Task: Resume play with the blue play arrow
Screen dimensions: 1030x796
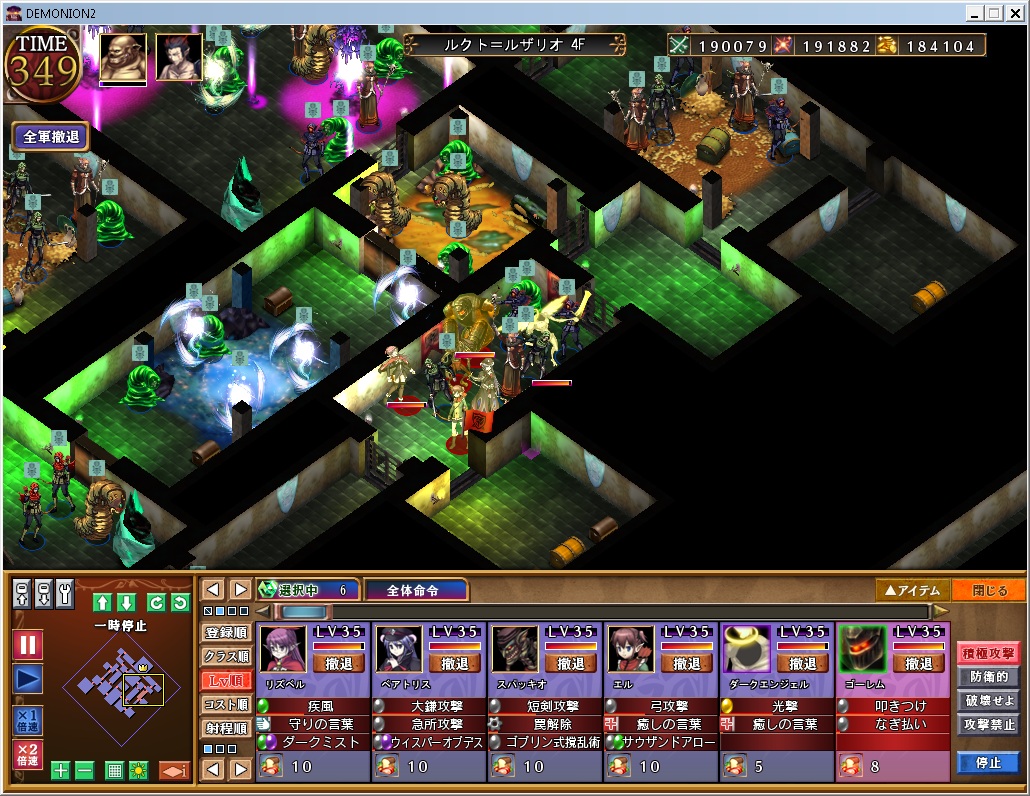Action: tap(28, 680)
